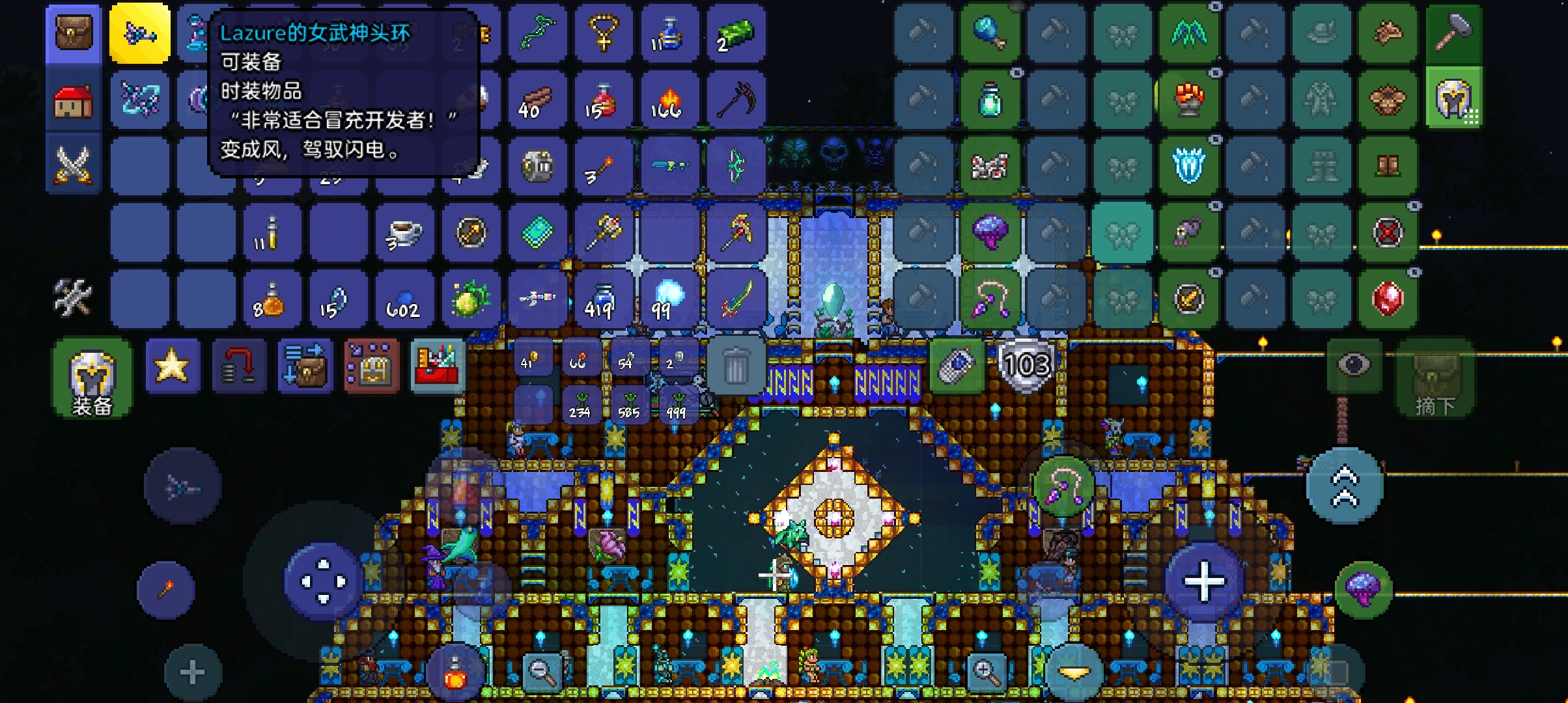The width and height of the screenshot is (1568, 703).
Task: Toggle the eye visibility button
Action: [x=1353, y=365]
